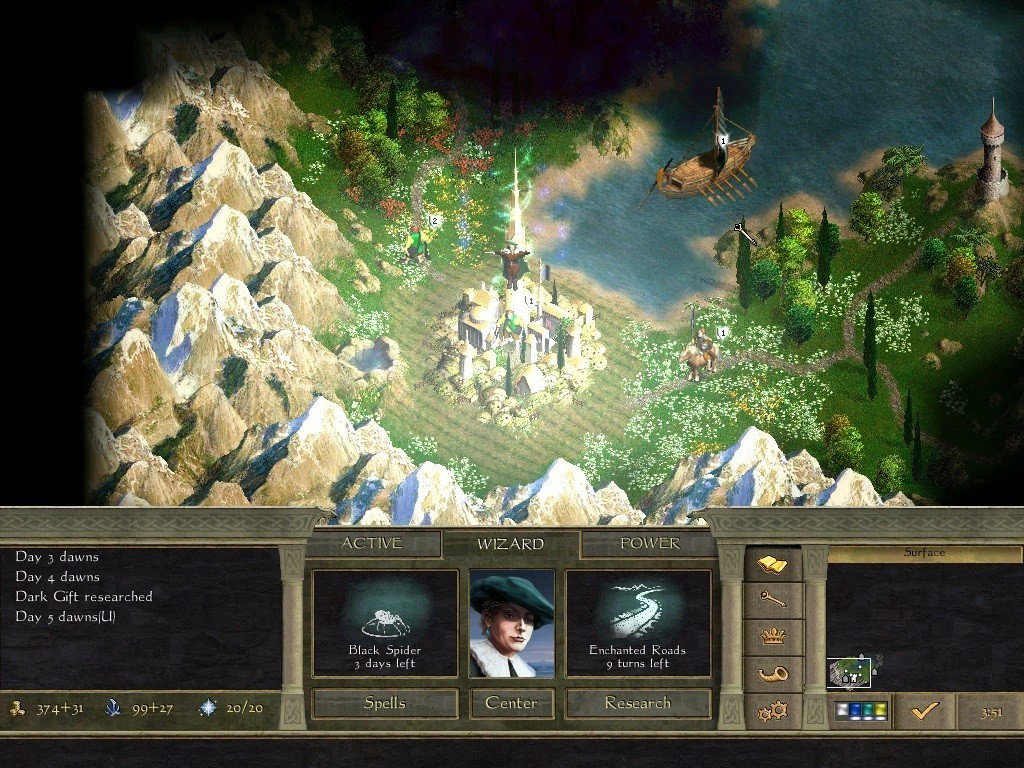End the turn with the checkmark button
This screenshot has width=1024, height=768.
[x=925, y=711]
